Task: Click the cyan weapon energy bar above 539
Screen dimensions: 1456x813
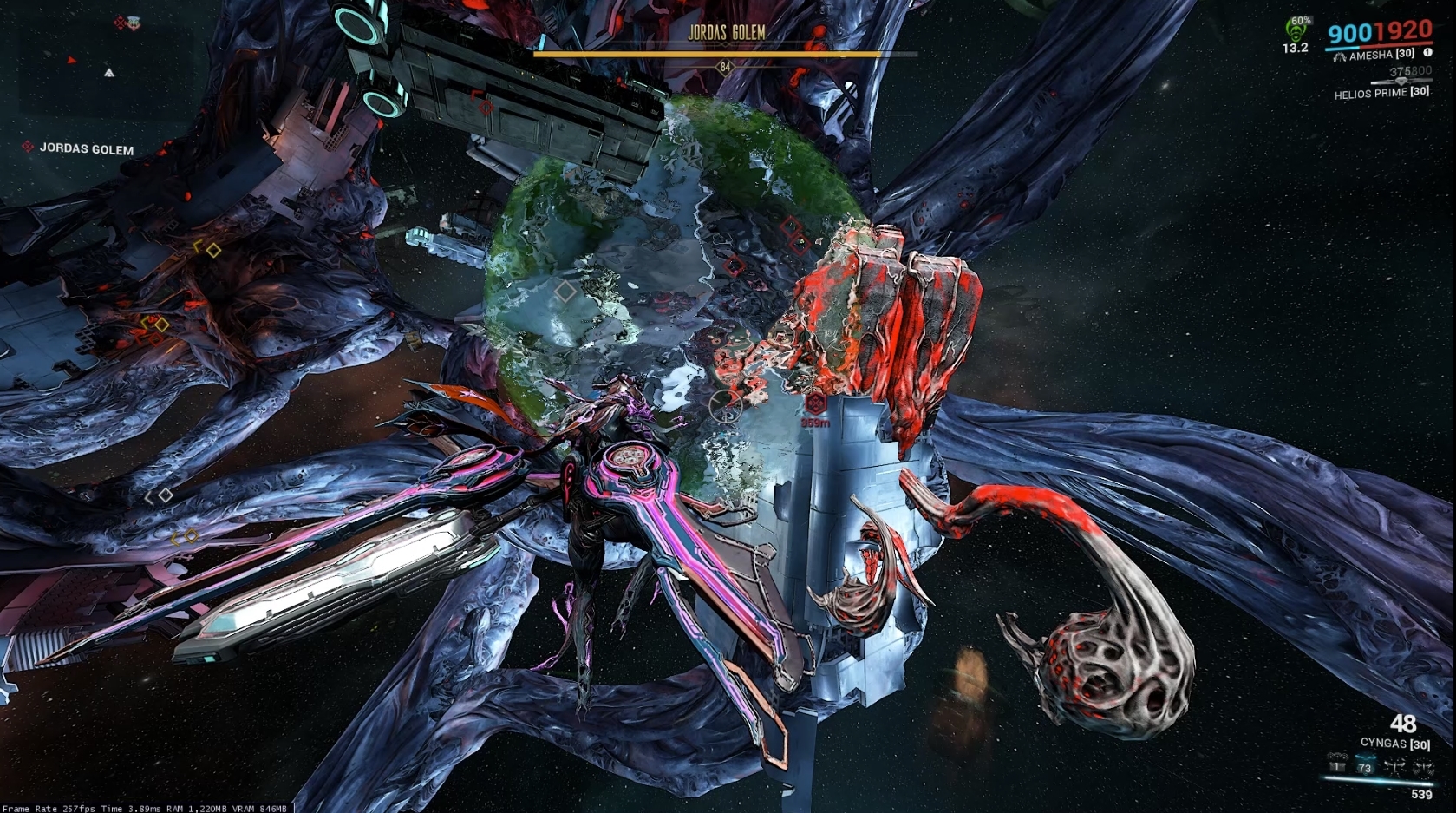Action: pos(1377,781)
